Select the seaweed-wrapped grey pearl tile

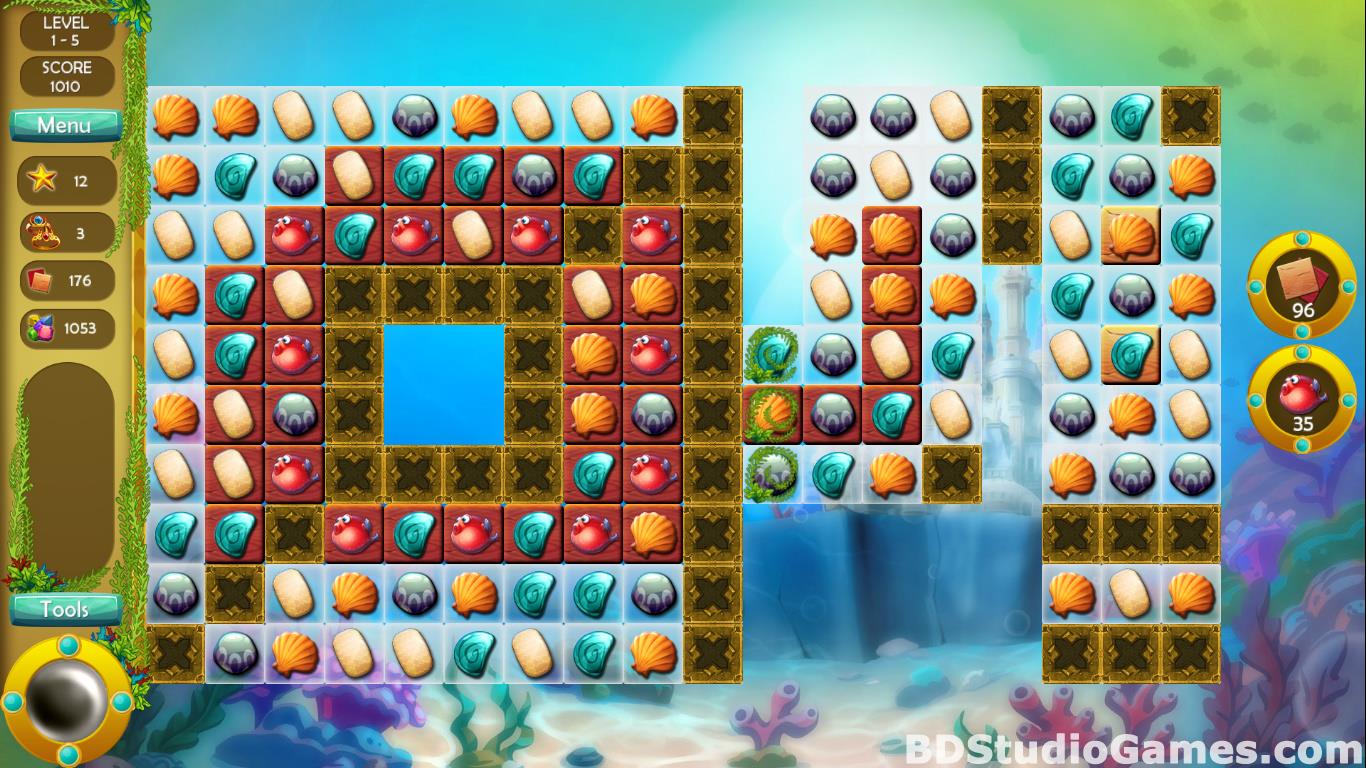pos(771,472)
